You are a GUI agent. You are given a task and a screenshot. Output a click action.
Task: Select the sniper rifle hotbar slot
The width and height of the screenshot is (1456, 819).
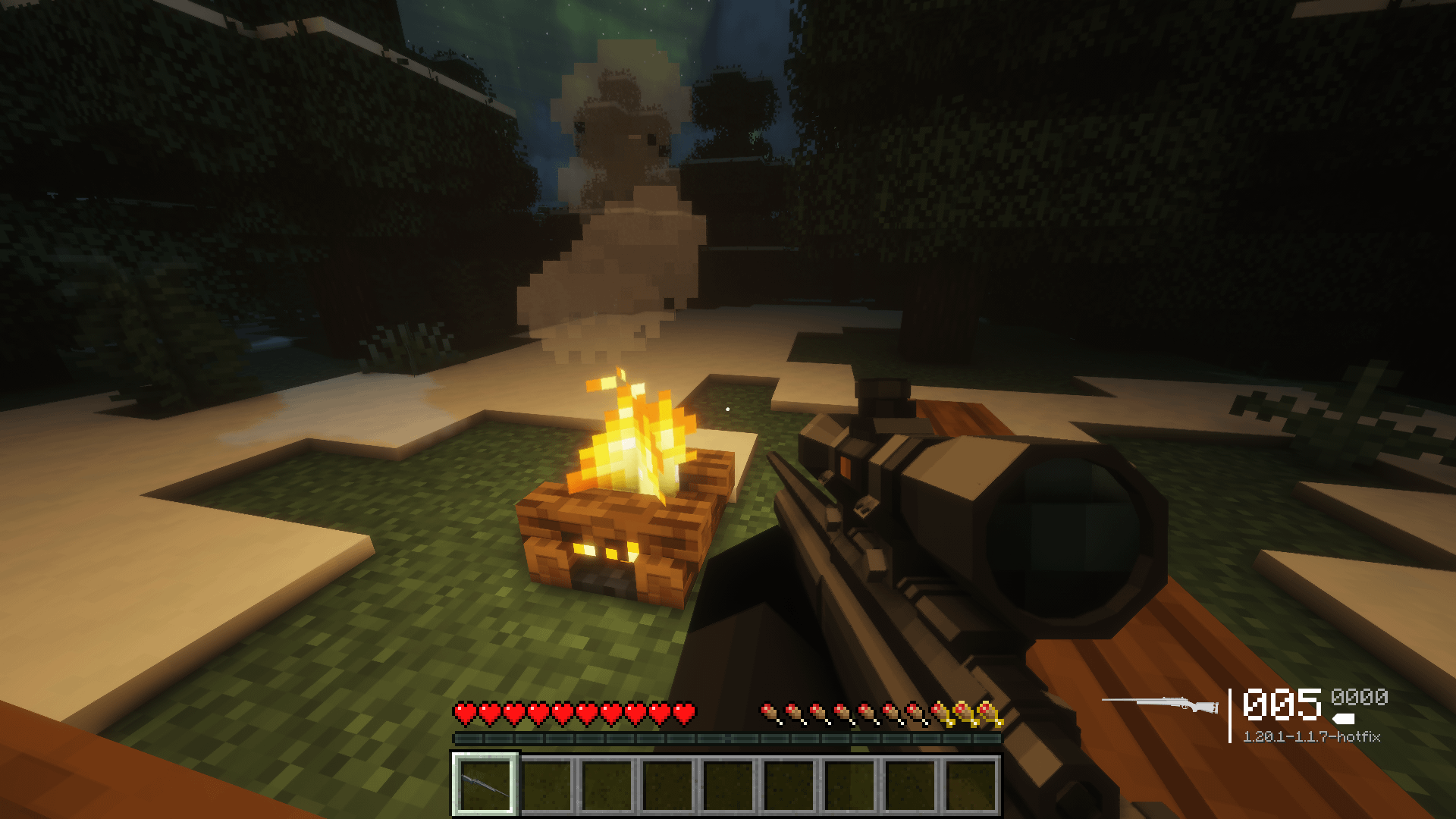[x=485, y=785]
